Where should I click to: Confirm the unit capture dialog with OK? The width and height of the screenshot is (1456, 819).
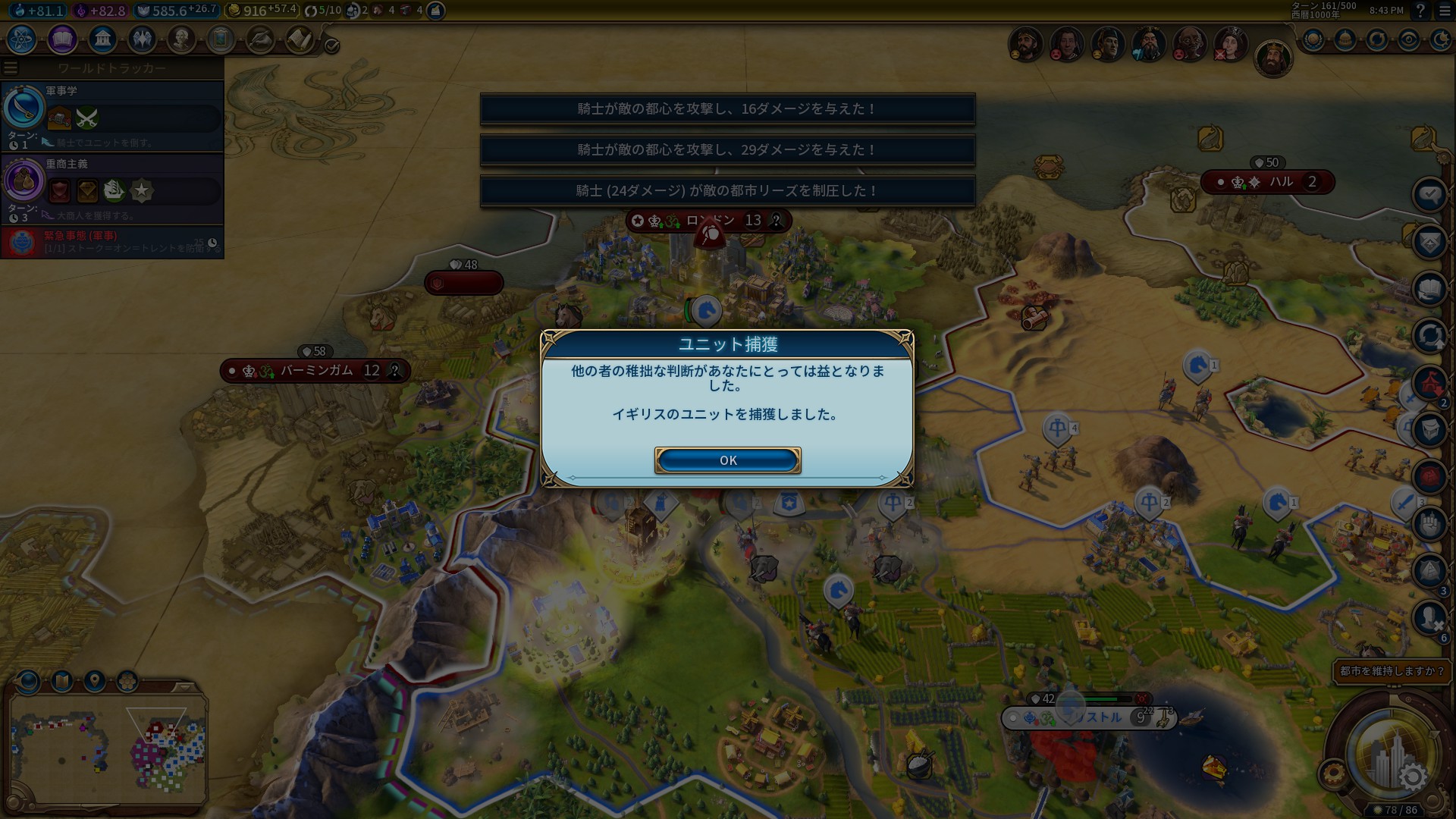(x=727, y=460)
